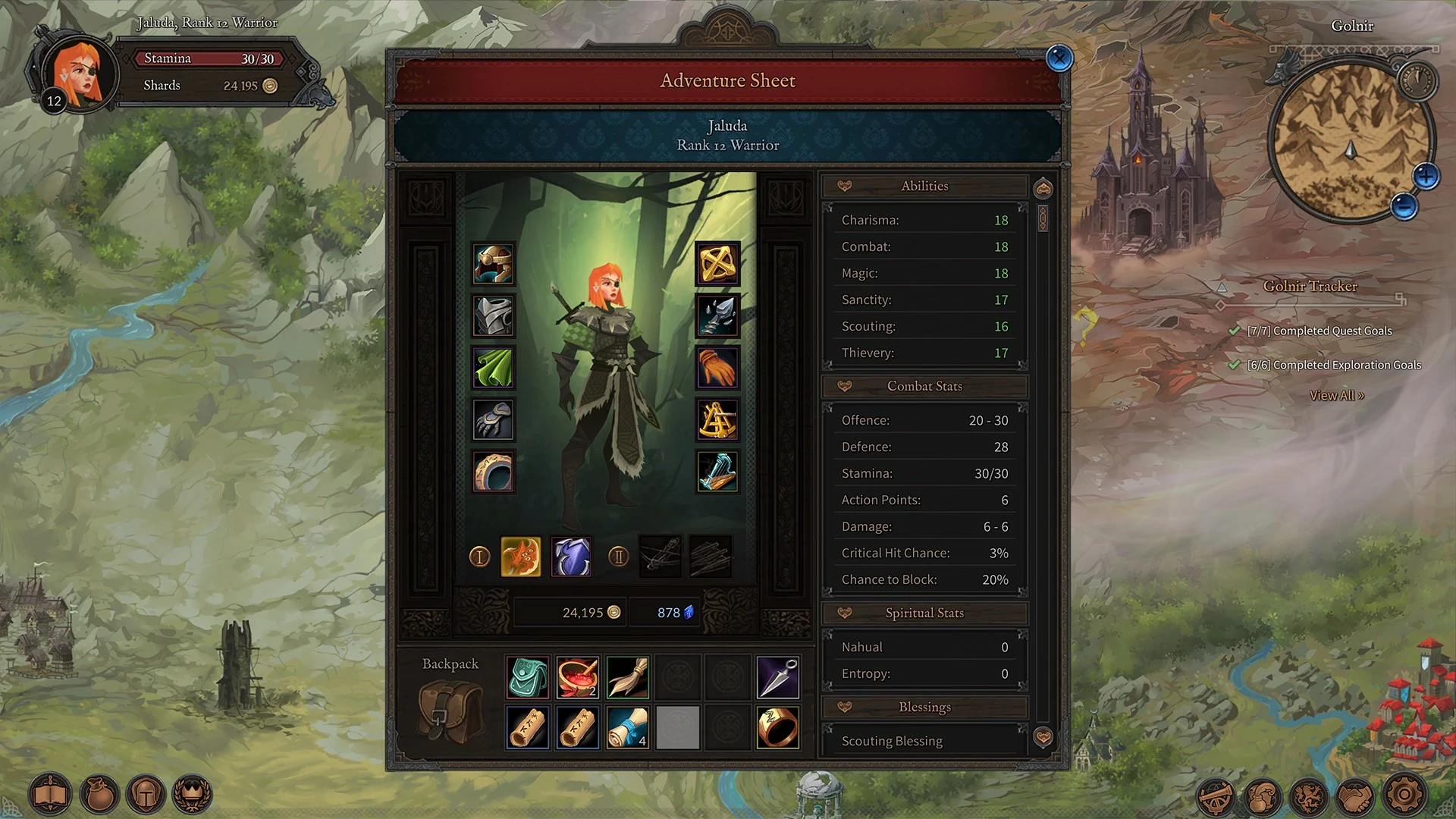Screen dimensions: 1456x819
Task: Open the journal book icon
Action: 50,795
